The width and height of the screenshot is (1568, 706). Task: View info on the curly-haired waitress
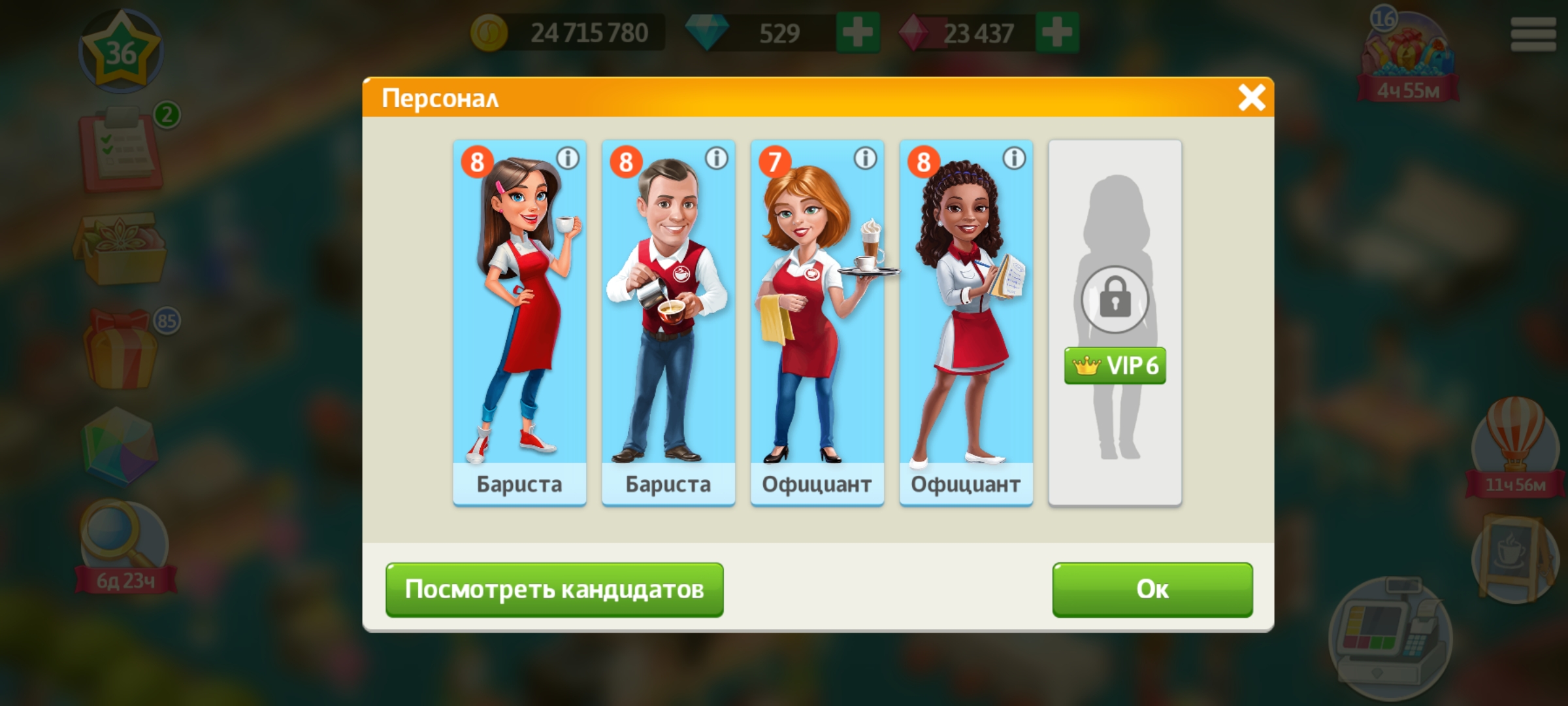click(x=1014, y=158)
